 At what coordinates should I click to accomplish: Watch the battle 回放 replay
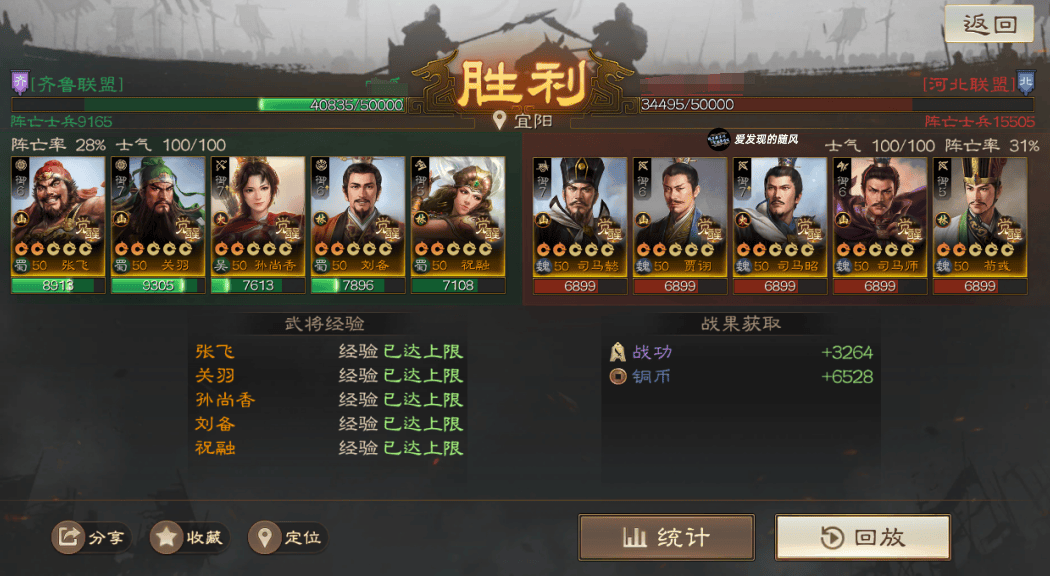tap(862, 537)
